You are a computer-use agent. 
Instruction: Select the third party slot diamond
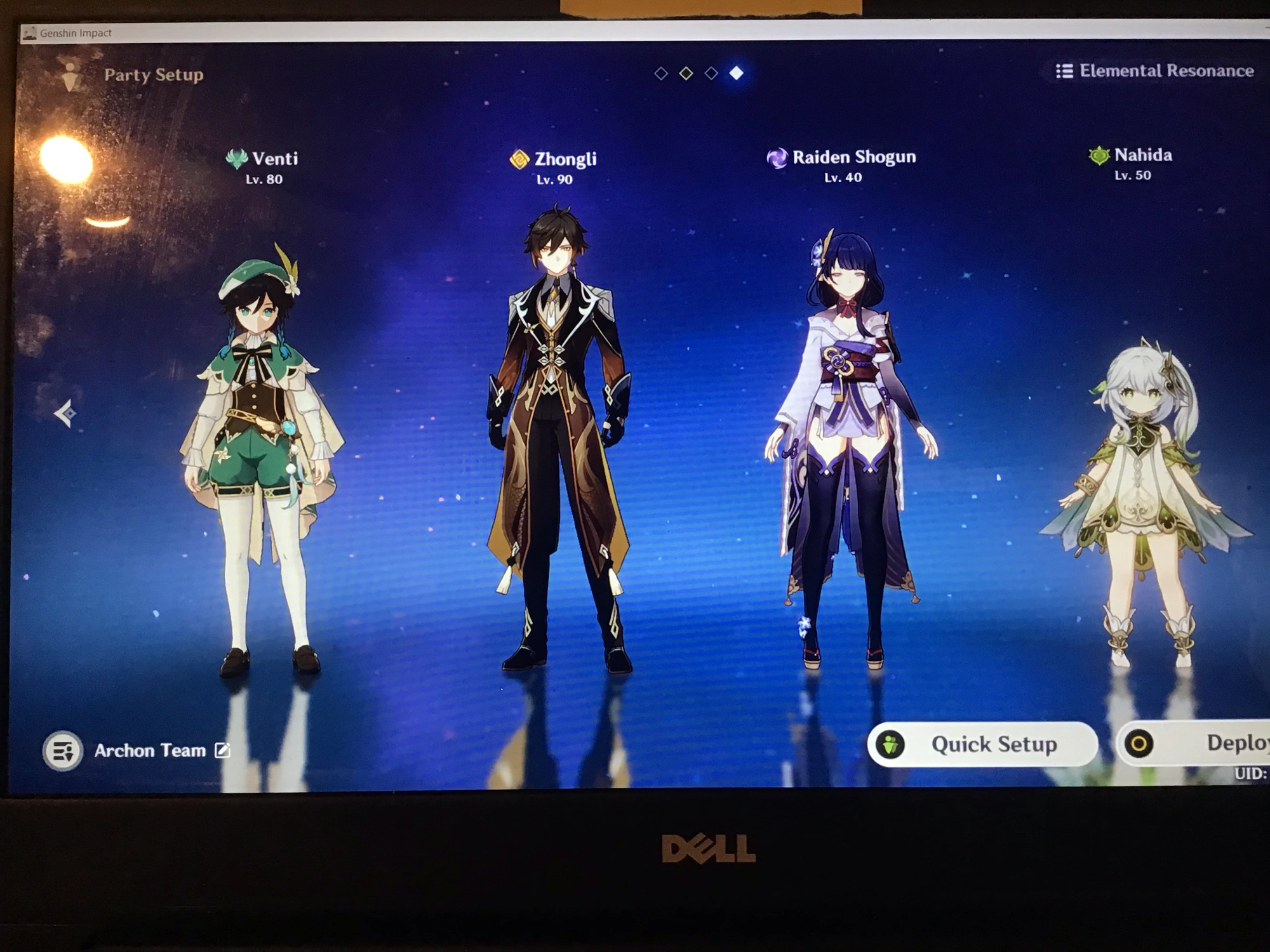(x=710, y=72)
